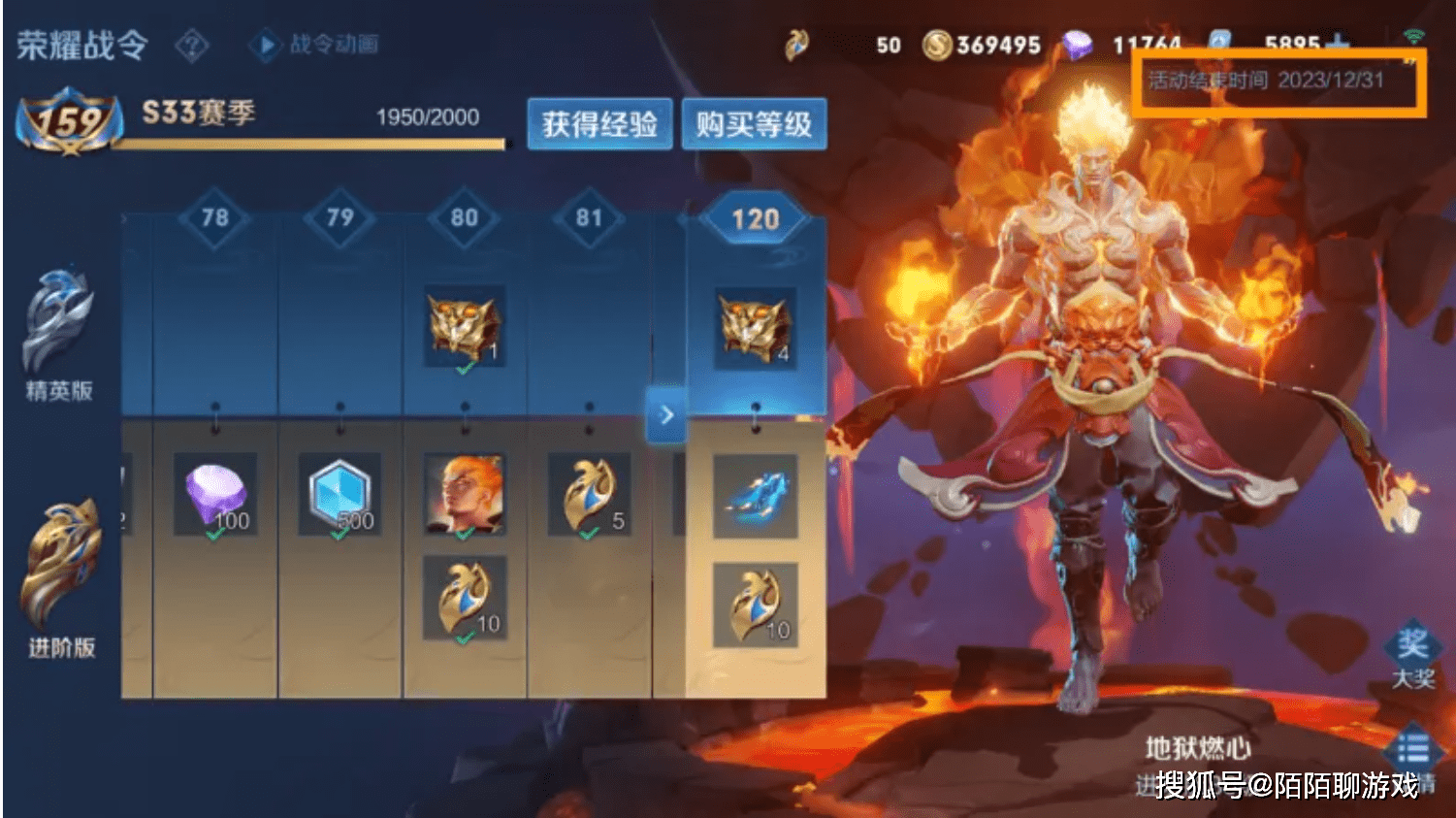
Task: Click the level 159 season badge
Action: click(x=69, y=122)
